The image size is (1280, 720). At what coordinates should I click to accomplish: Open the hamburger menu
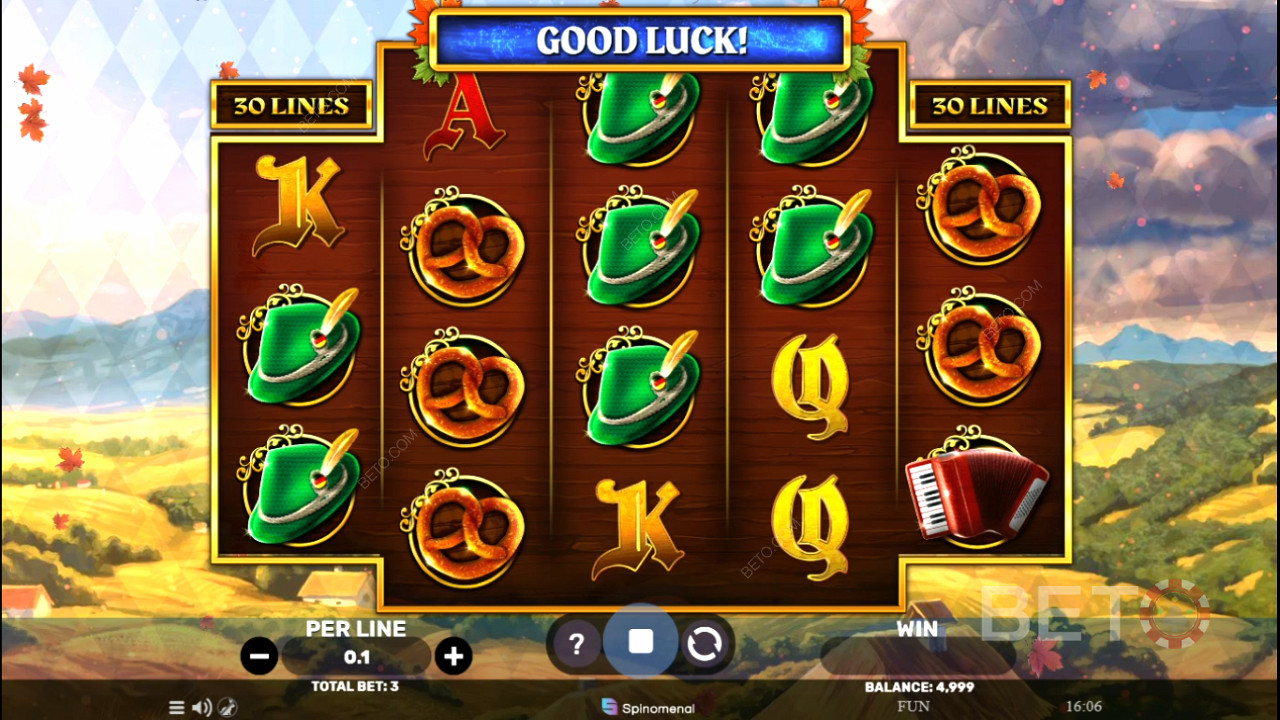coord(177,707)
